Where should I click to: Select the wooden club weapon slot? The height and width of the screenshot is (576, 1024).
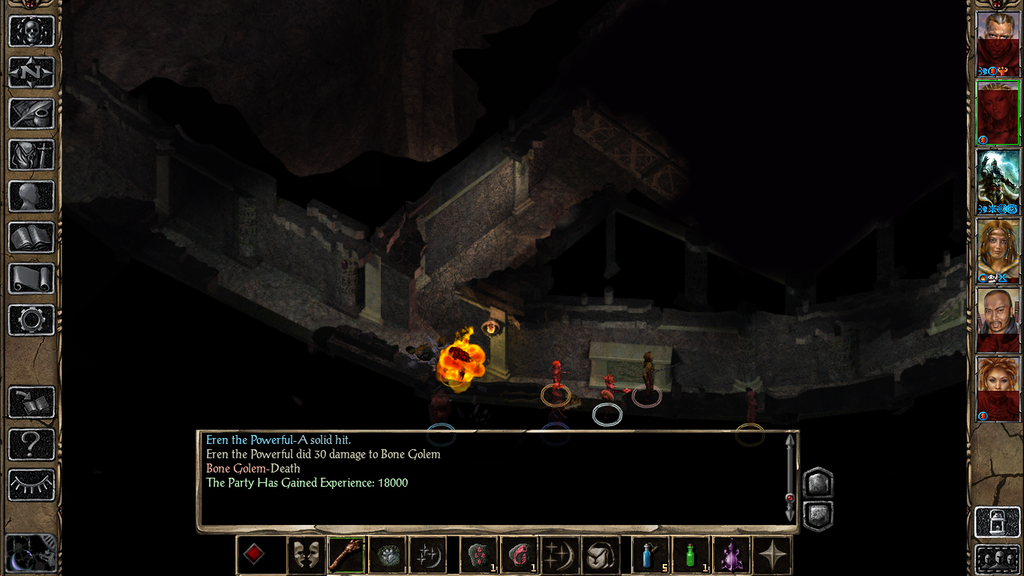pos(346,555)
